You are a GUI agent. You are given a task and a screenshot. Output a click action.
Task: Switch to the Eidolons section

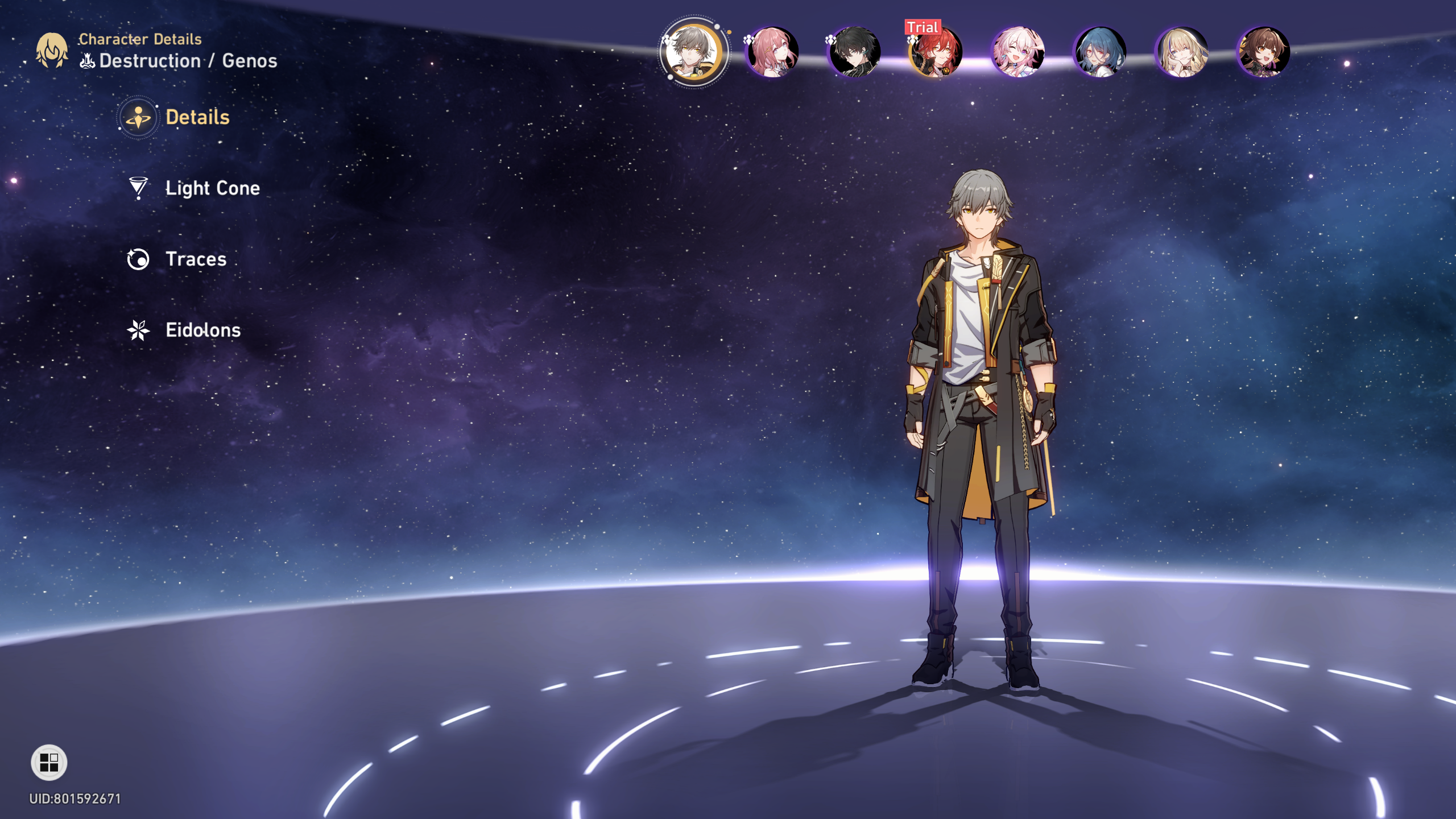pos(202,330)
